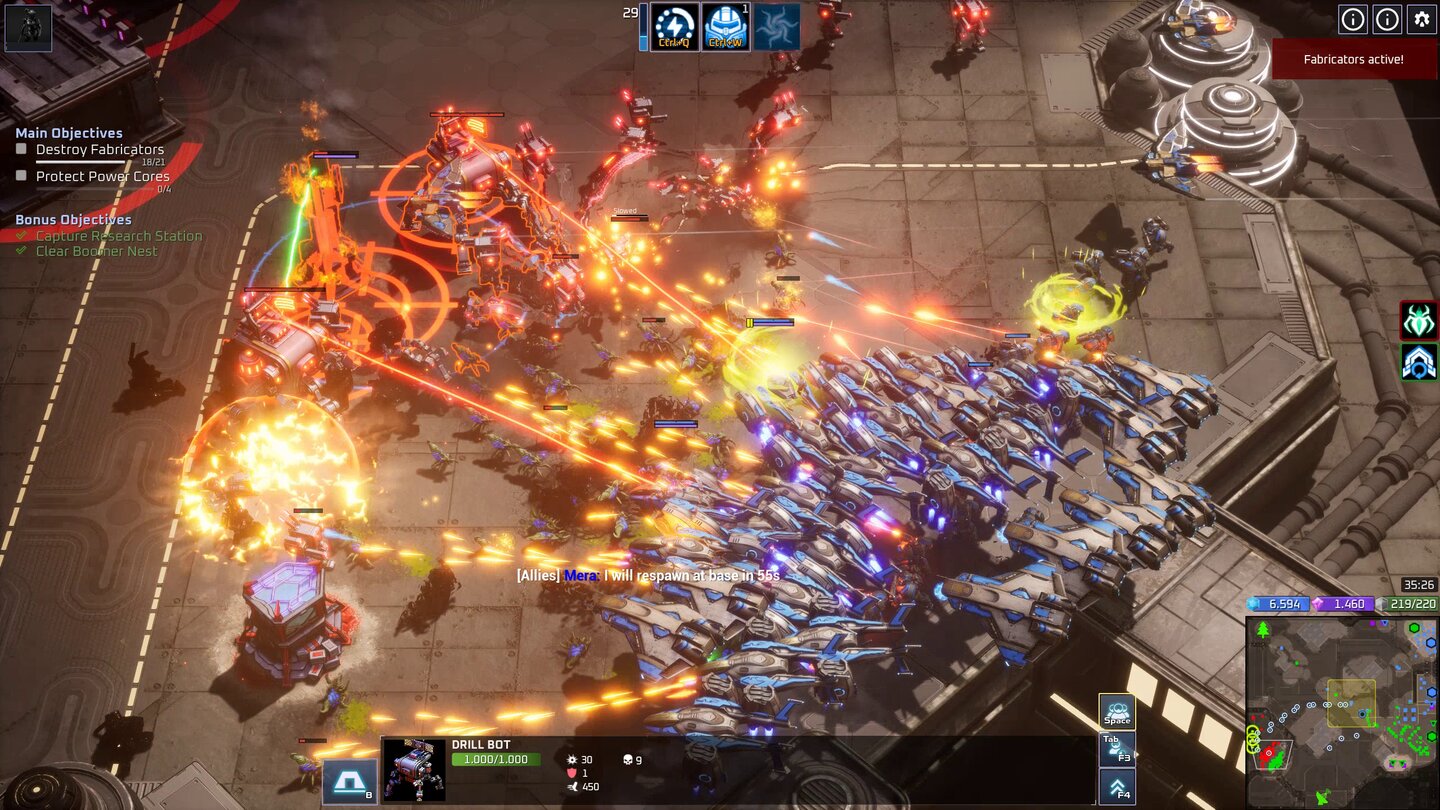Use the blue helmet ability icon

[726, 26]
